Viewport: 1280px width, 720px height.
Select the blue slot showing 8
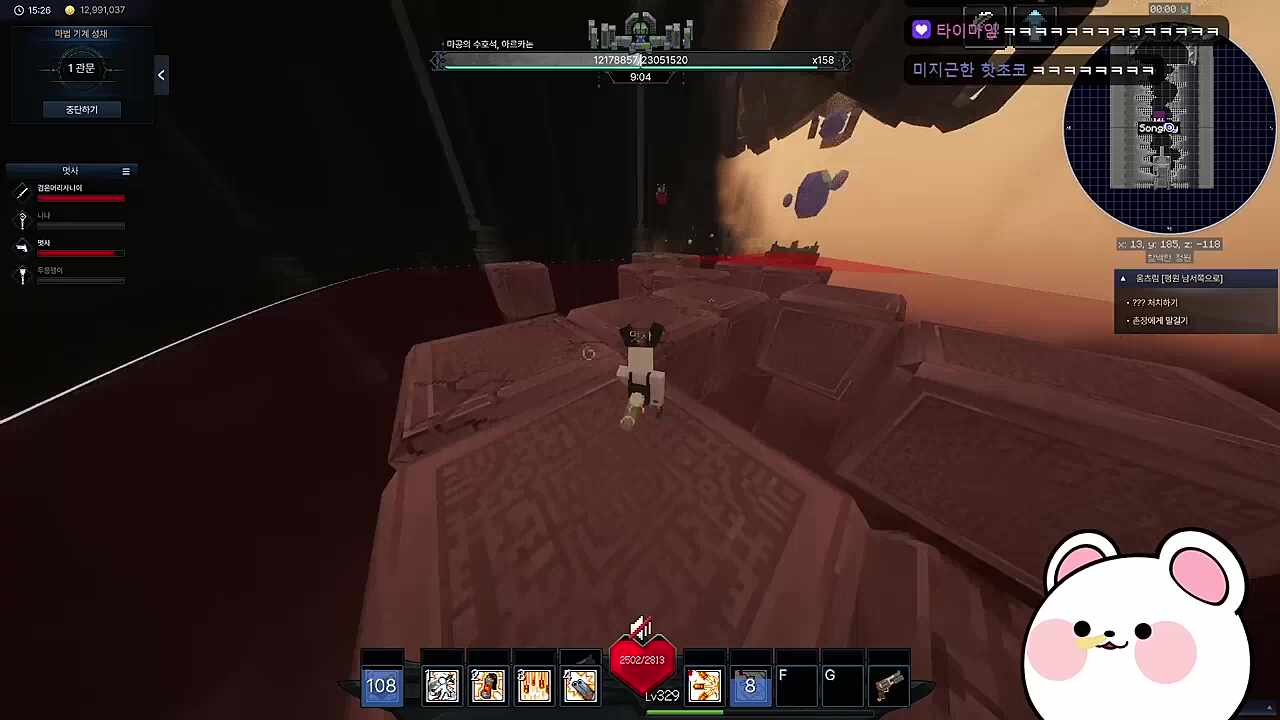pyautogui.click(x=750, y=685)
